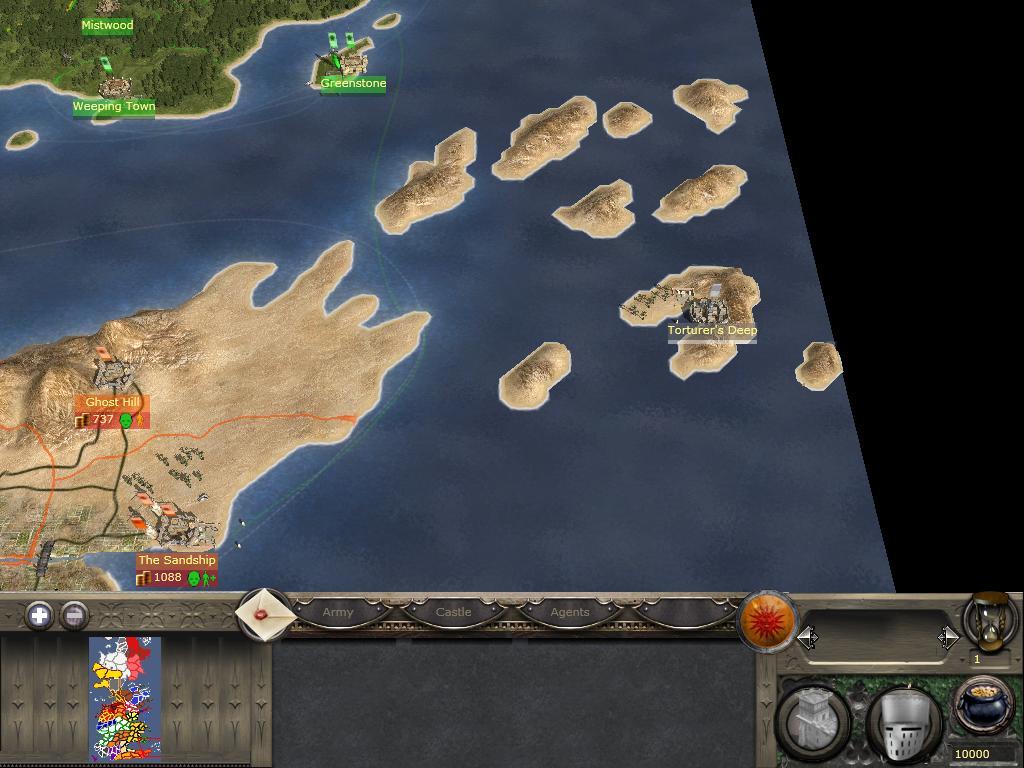
Task: Select the next item with the right arrow
Action: pos(948,637)
